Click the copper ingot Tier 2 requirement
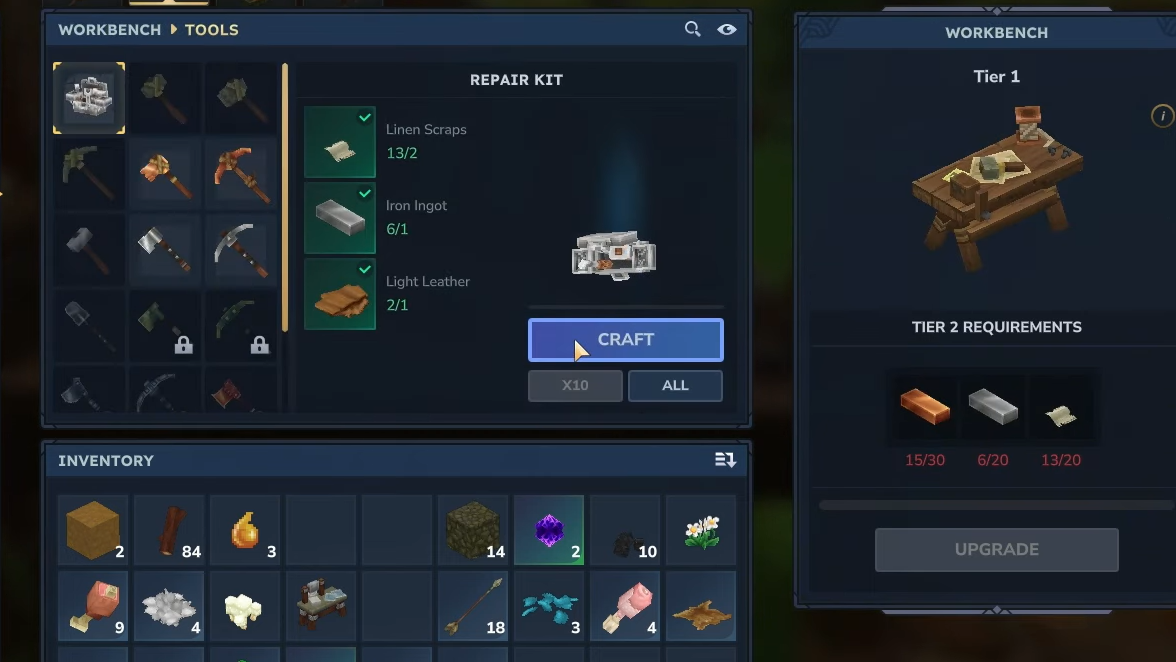The height and width of the screenshot is (662, 1176). tap(925, 408)
